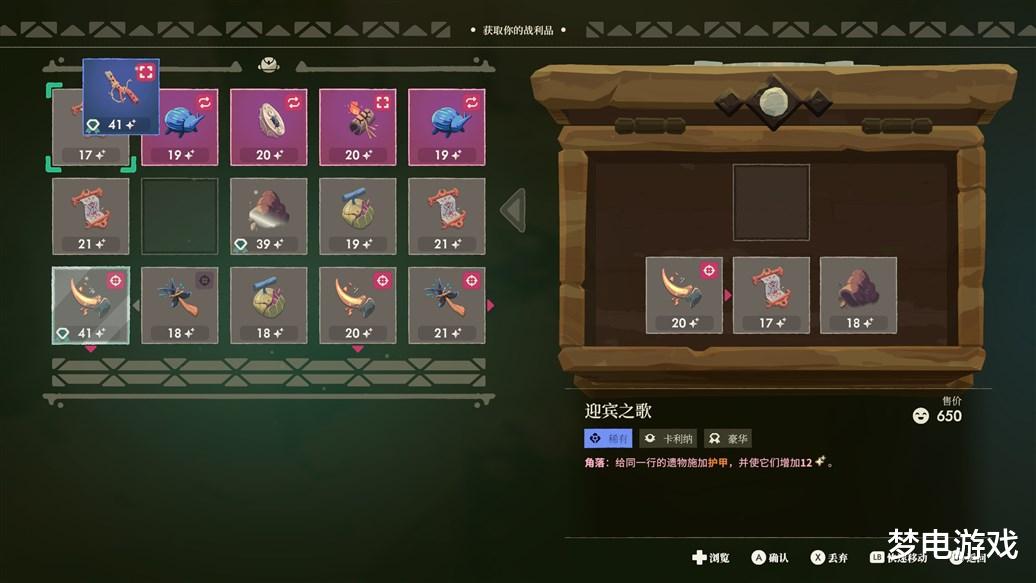
Task: Choose the shell relic in the magenta slot
Action: click(x=268, y=127)
